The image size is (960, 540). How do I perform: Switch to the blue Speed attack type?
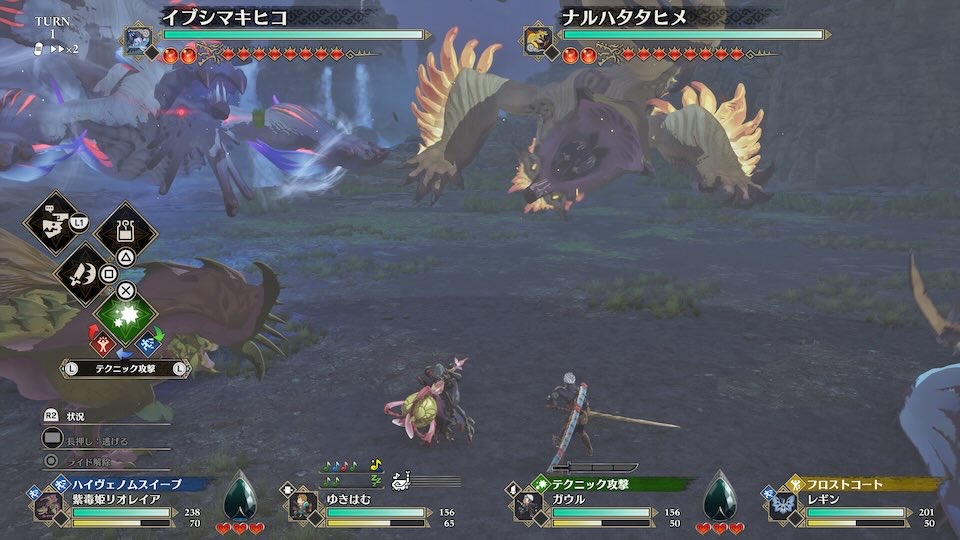(x=149, y=345)
